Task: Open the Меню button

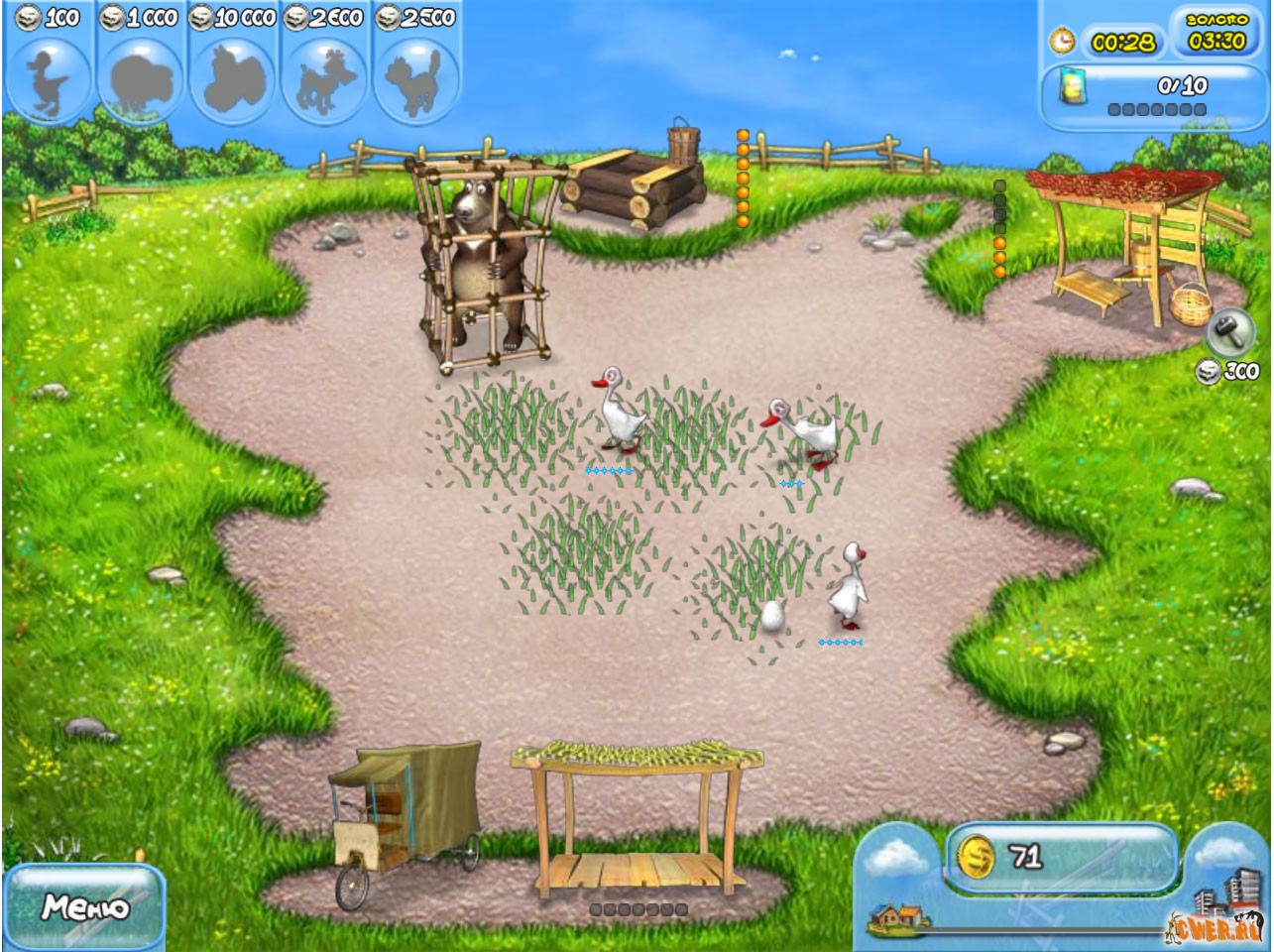Action: click(x=84, y=907)
